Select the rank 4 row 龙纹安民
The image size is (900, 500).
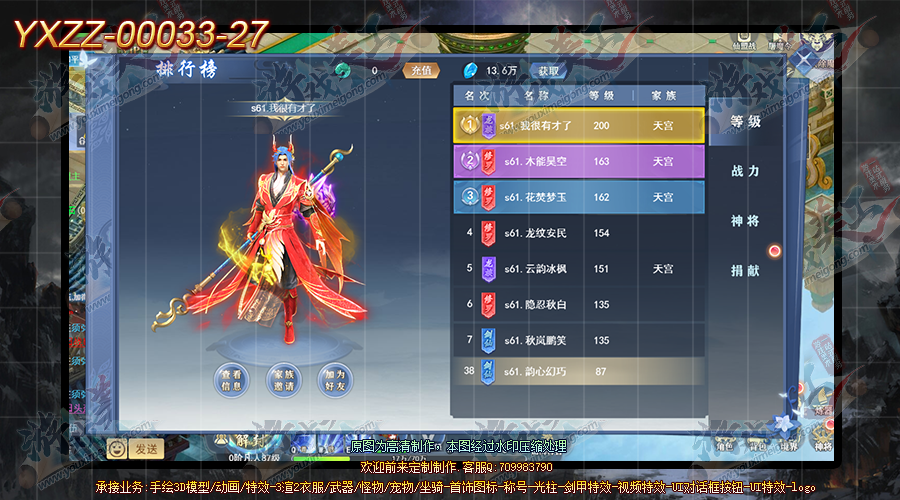coord(579,233)
